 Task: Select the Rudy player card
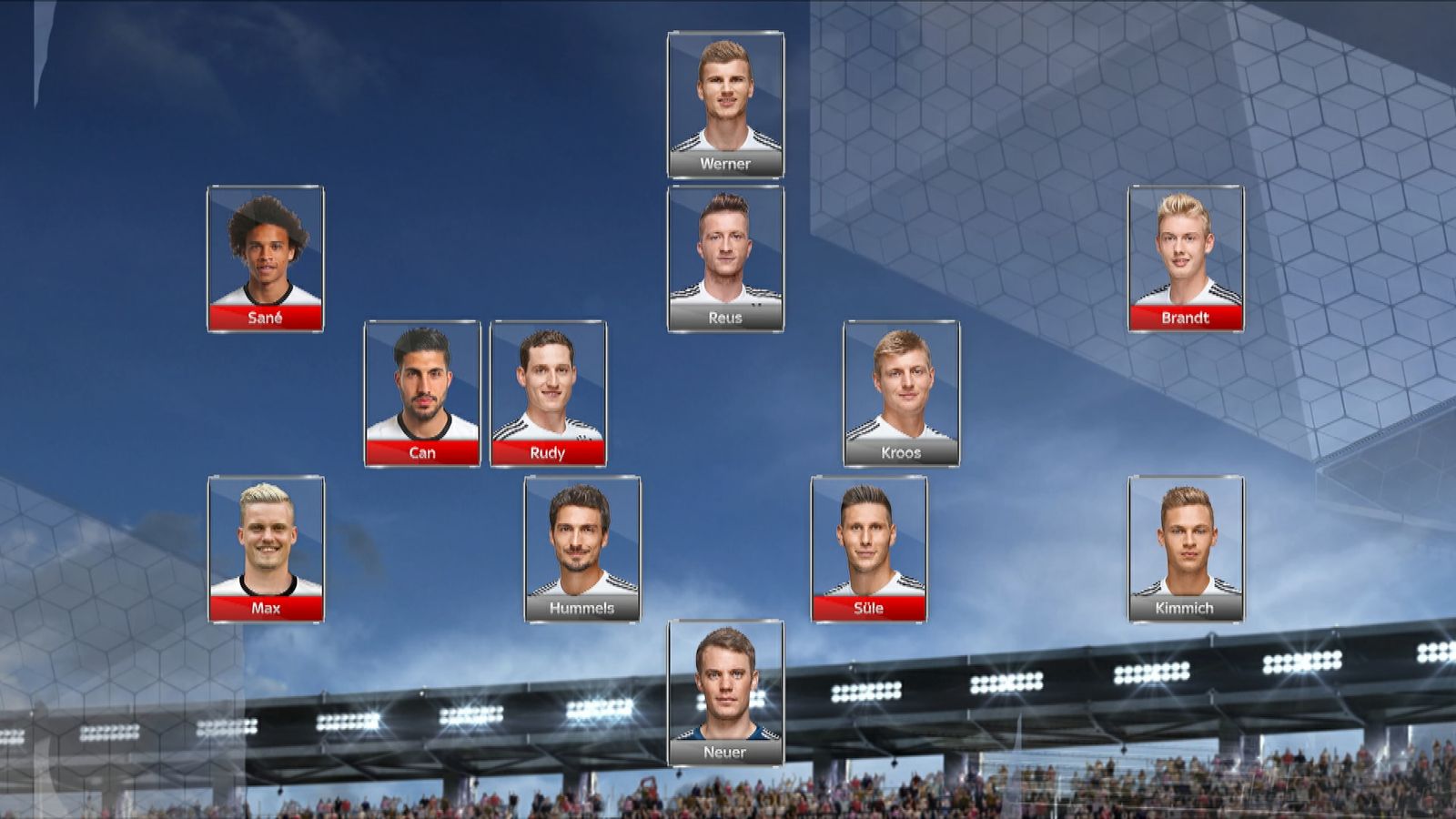click(548, 393)
